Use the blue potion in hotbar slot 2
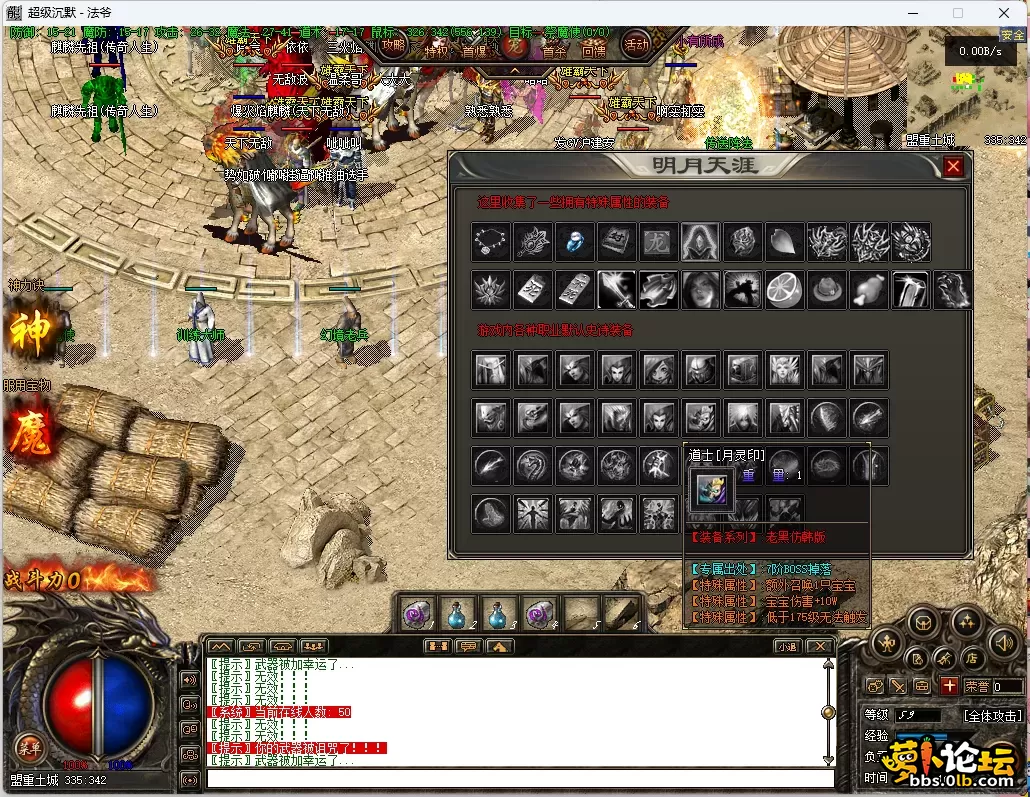1030x797 pixels. [458, 614]
